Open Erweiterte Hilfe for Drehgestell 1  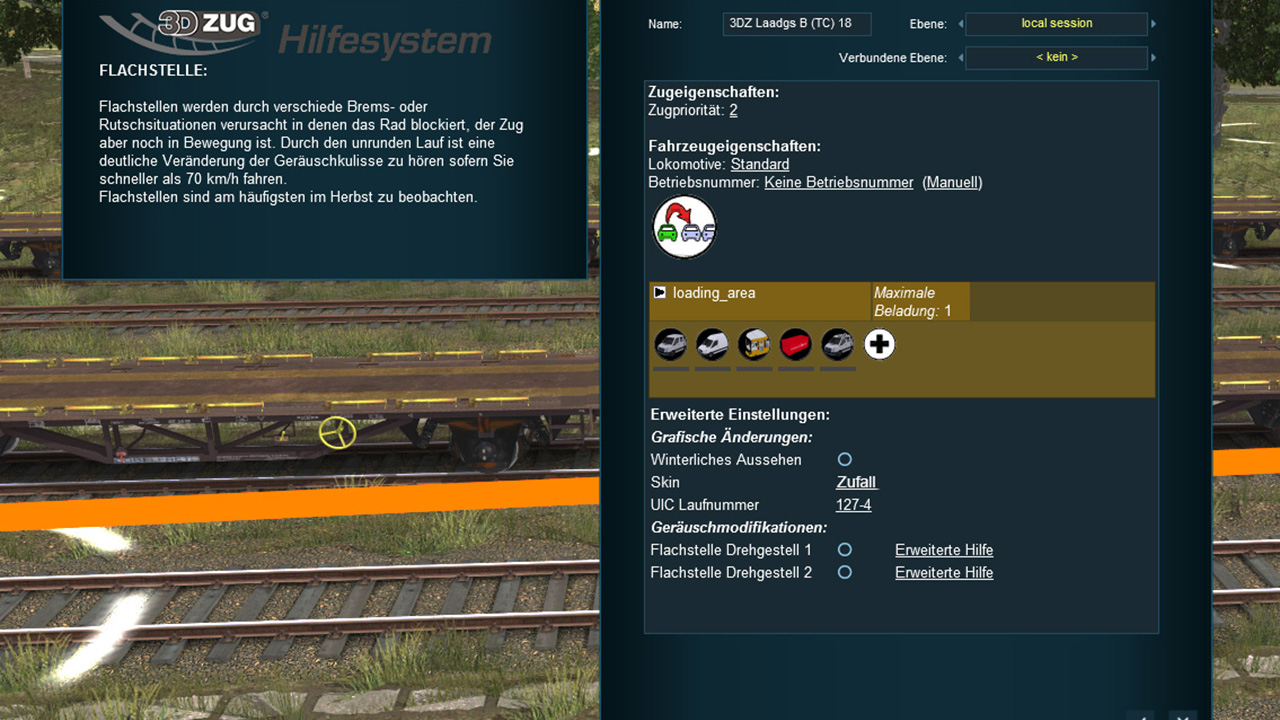[x=943, y=549]
